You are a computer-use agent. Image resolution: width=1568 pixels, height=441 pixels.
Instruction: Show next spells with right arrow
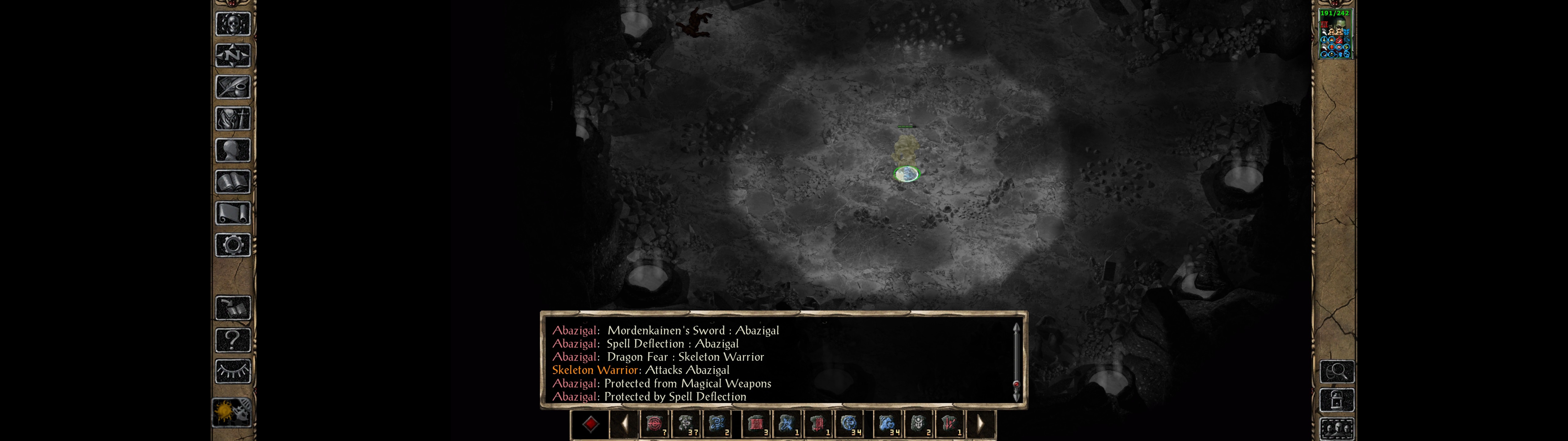pos(980,424)
